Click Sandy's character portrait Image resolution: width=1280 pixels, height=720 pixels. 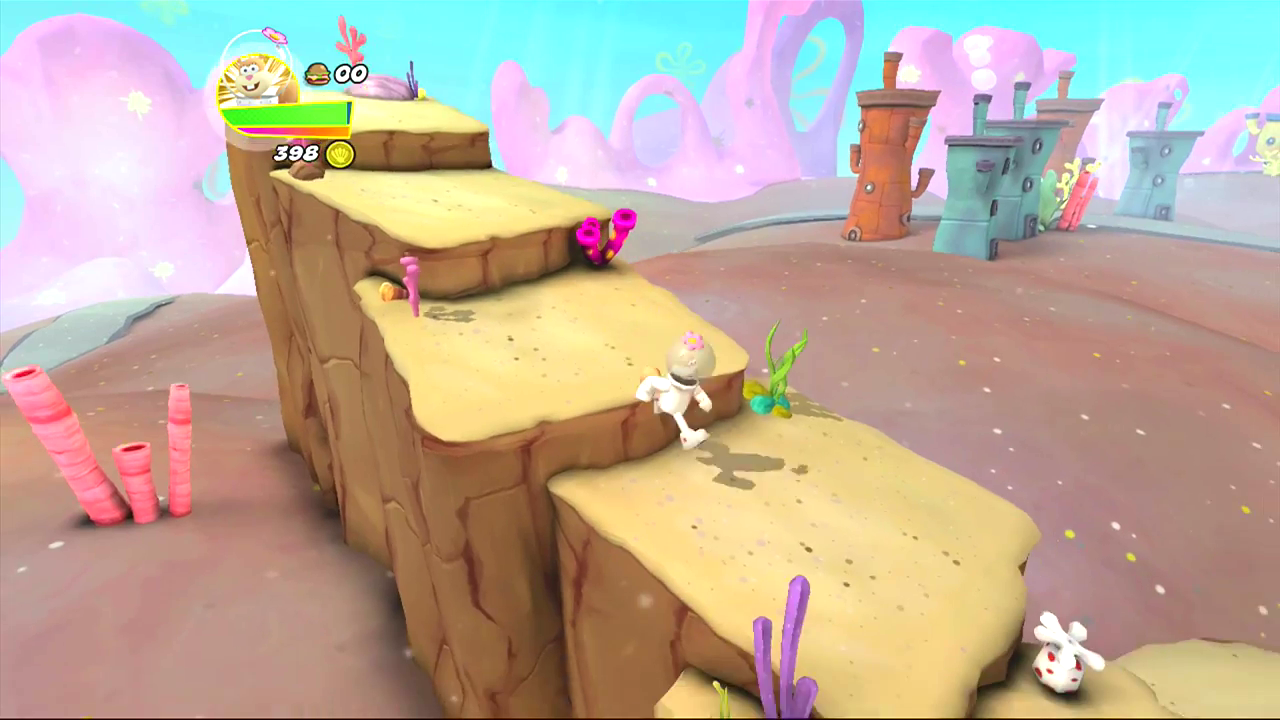[255, 80]
